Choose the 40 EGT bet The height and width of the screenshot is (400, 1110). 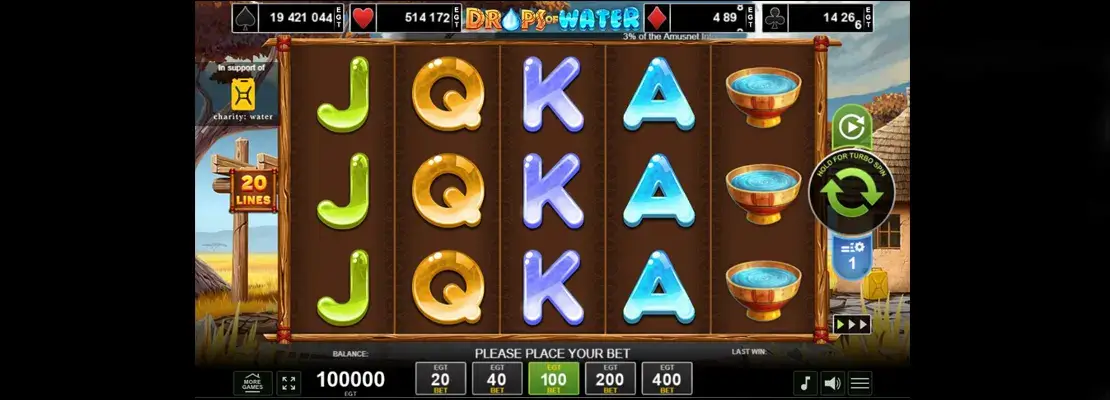497,379
